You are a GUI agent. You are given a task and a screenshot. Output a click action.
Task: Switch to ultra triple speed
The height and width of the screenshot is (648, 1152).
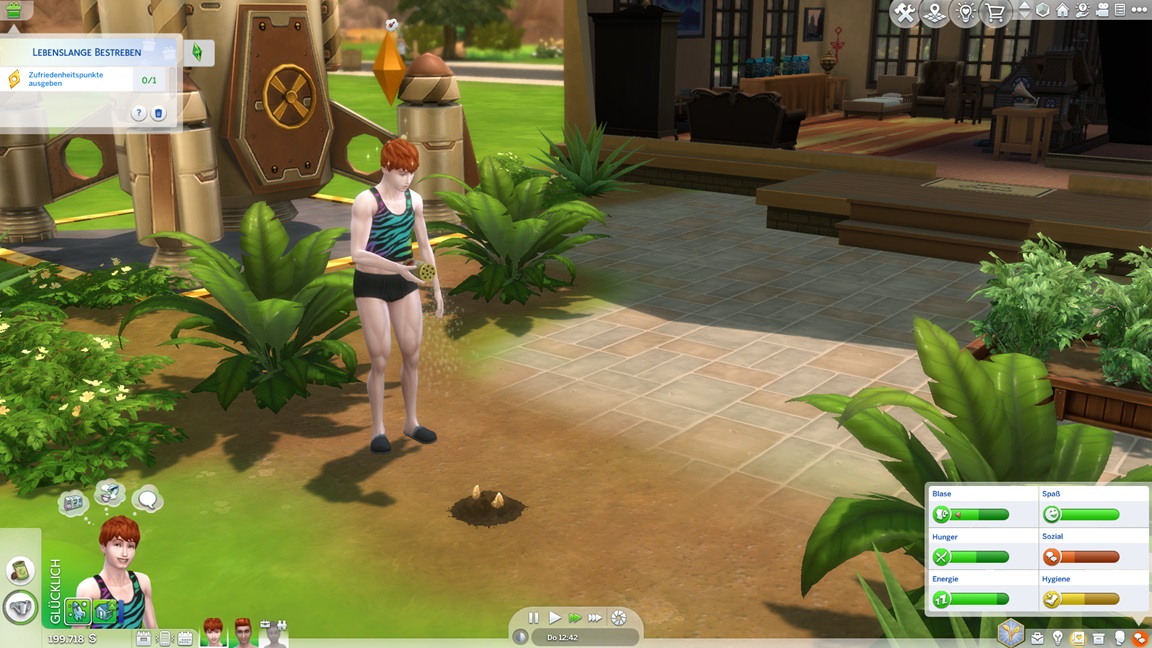coord(596,618)
